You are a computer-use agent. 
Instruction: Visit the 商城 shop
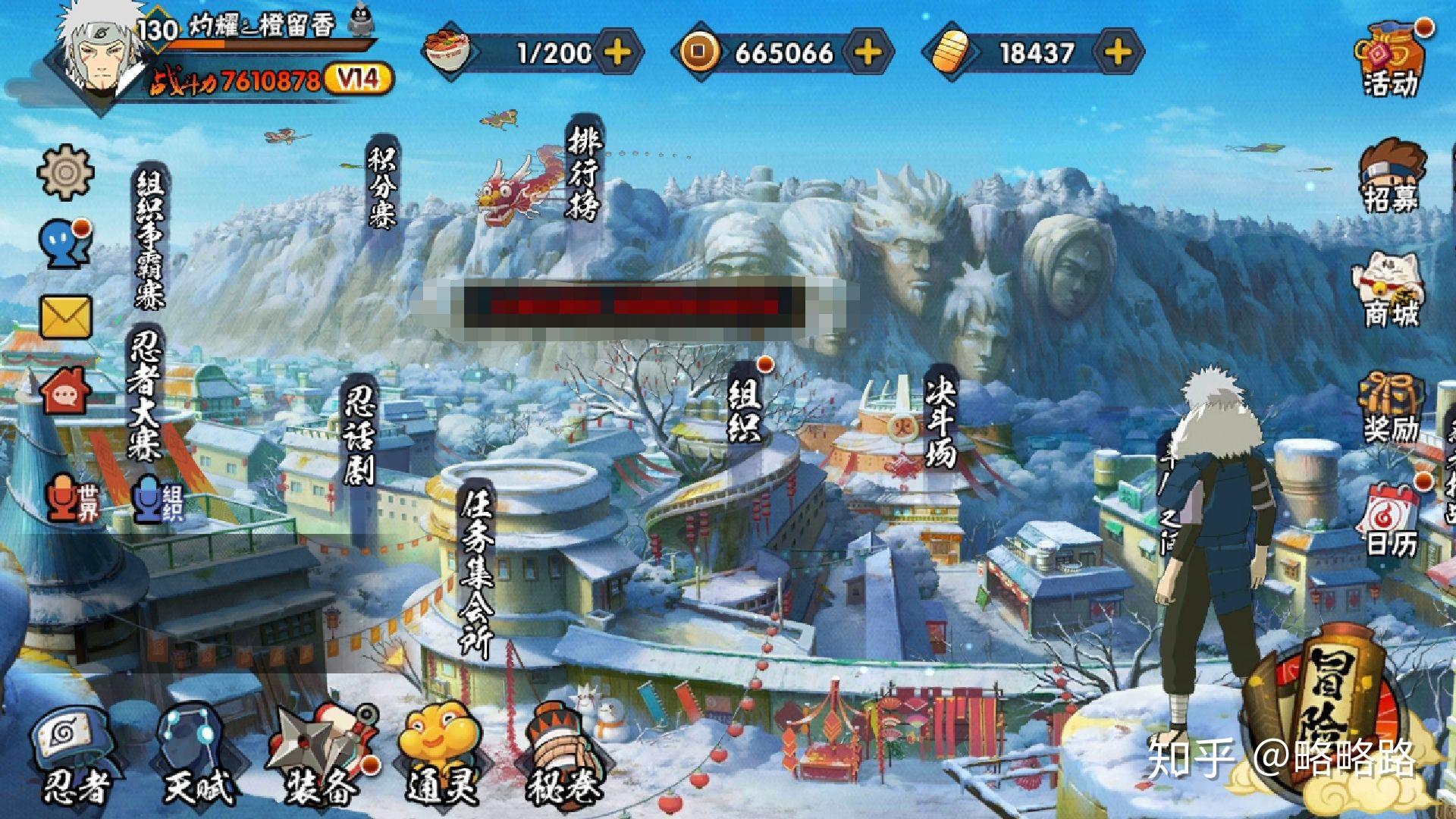pos(1391,290)
